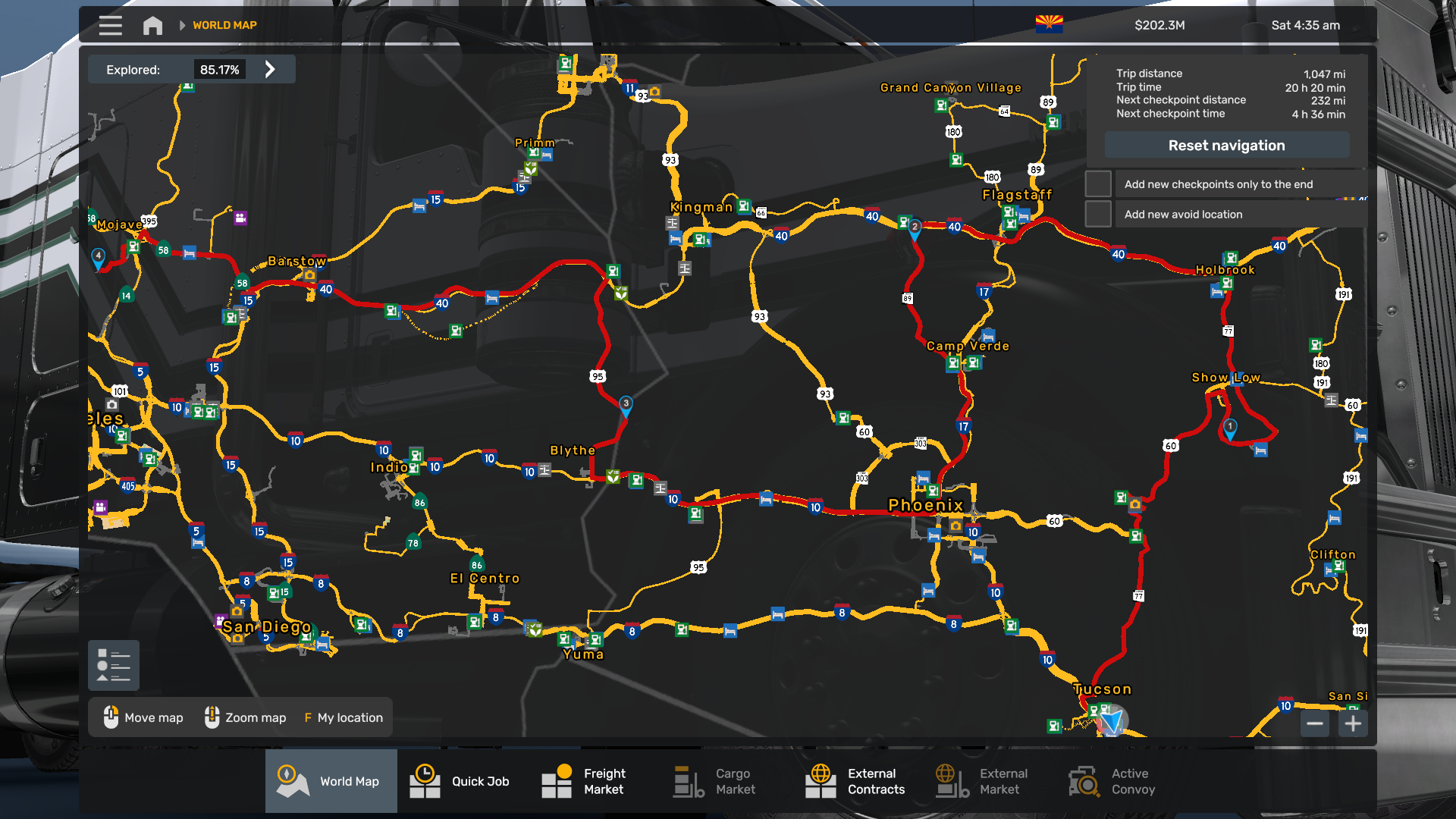Click the Arizona state flag icon
Image resolution: width=1456 pixels, height=819 pixels.
pos(1050,24)
